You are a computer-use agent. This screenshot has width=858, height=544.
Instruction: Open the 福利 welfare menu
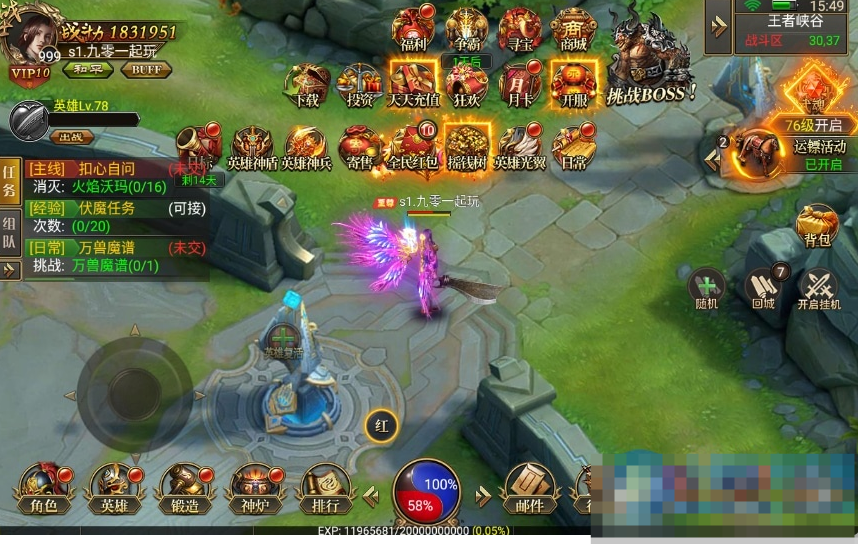pyautogui.click(x=412, y=29)
